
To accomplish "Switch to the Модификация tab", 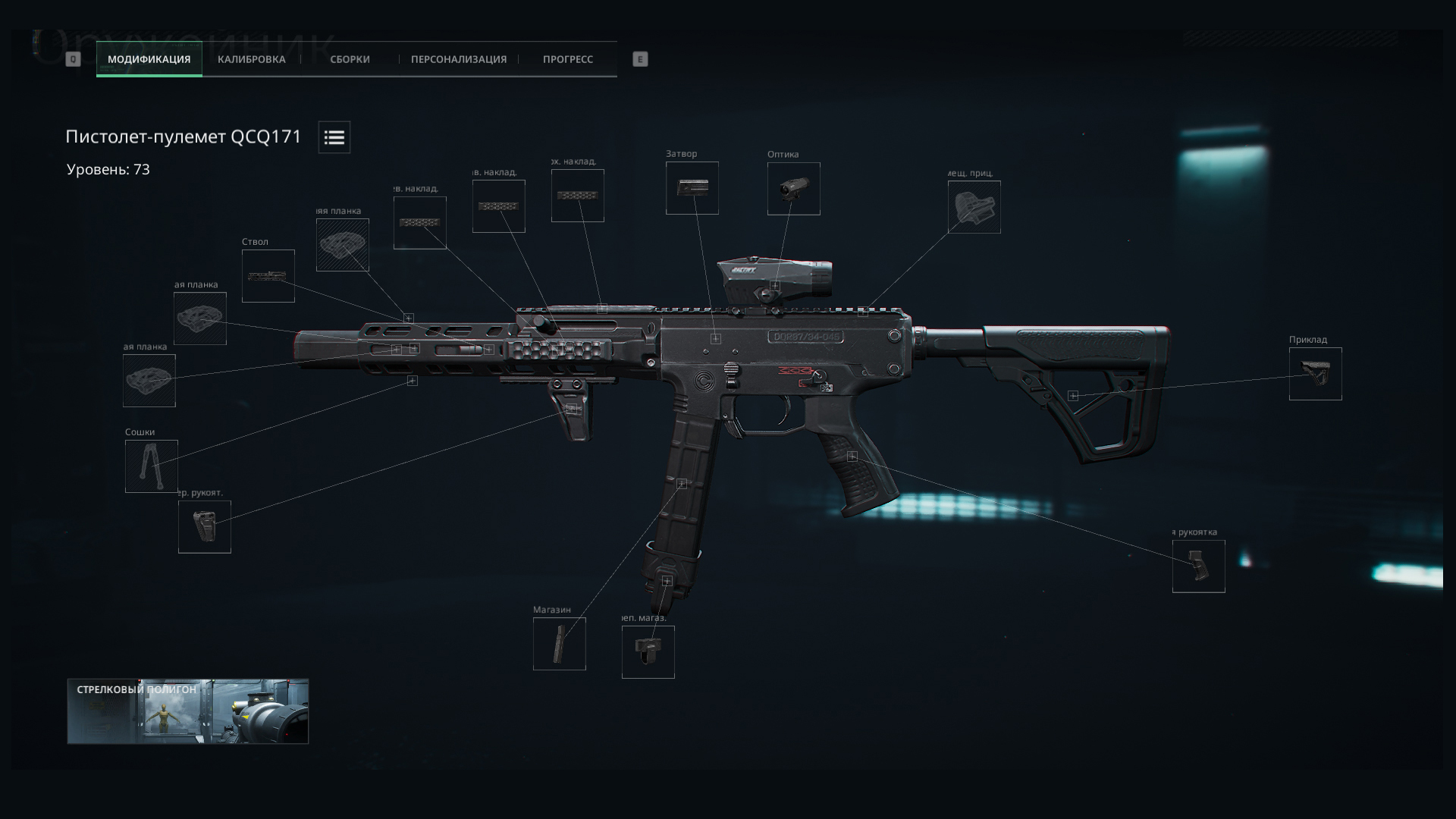I will coord(149,59).
